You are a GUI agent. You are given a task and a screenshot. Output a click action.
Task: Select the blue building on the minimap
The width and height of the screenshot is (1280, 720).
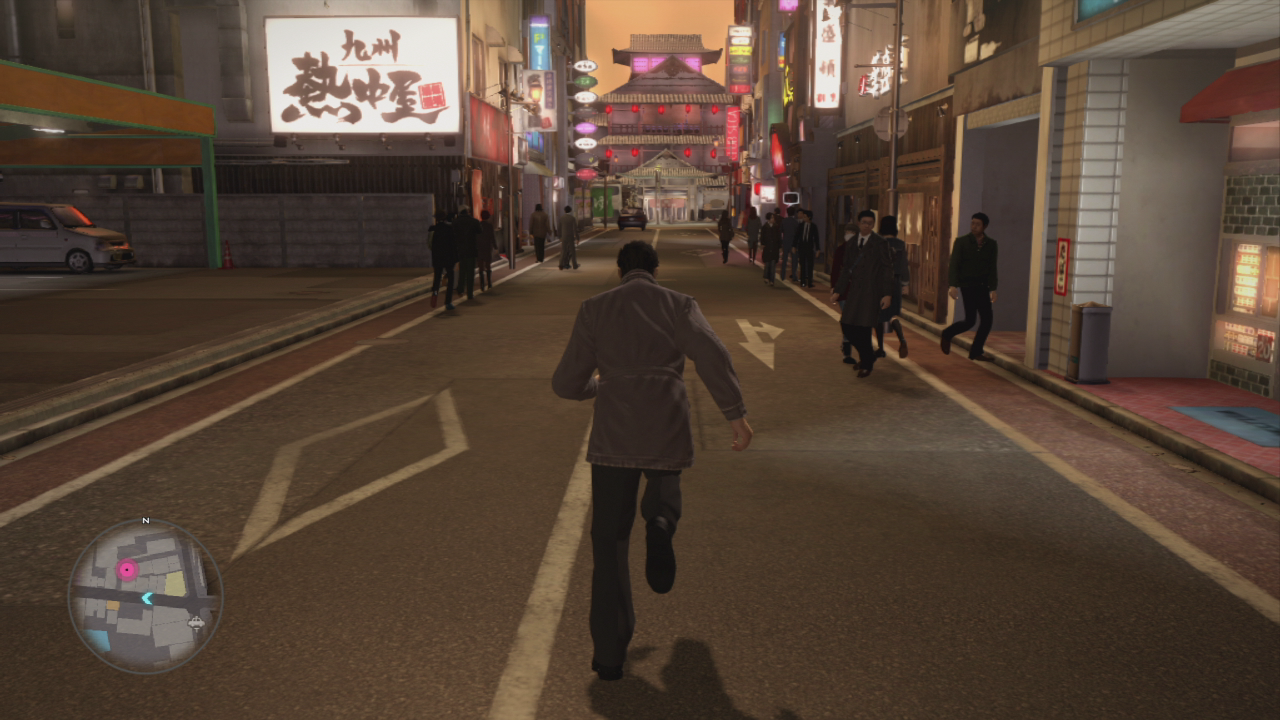pos(98,640)
